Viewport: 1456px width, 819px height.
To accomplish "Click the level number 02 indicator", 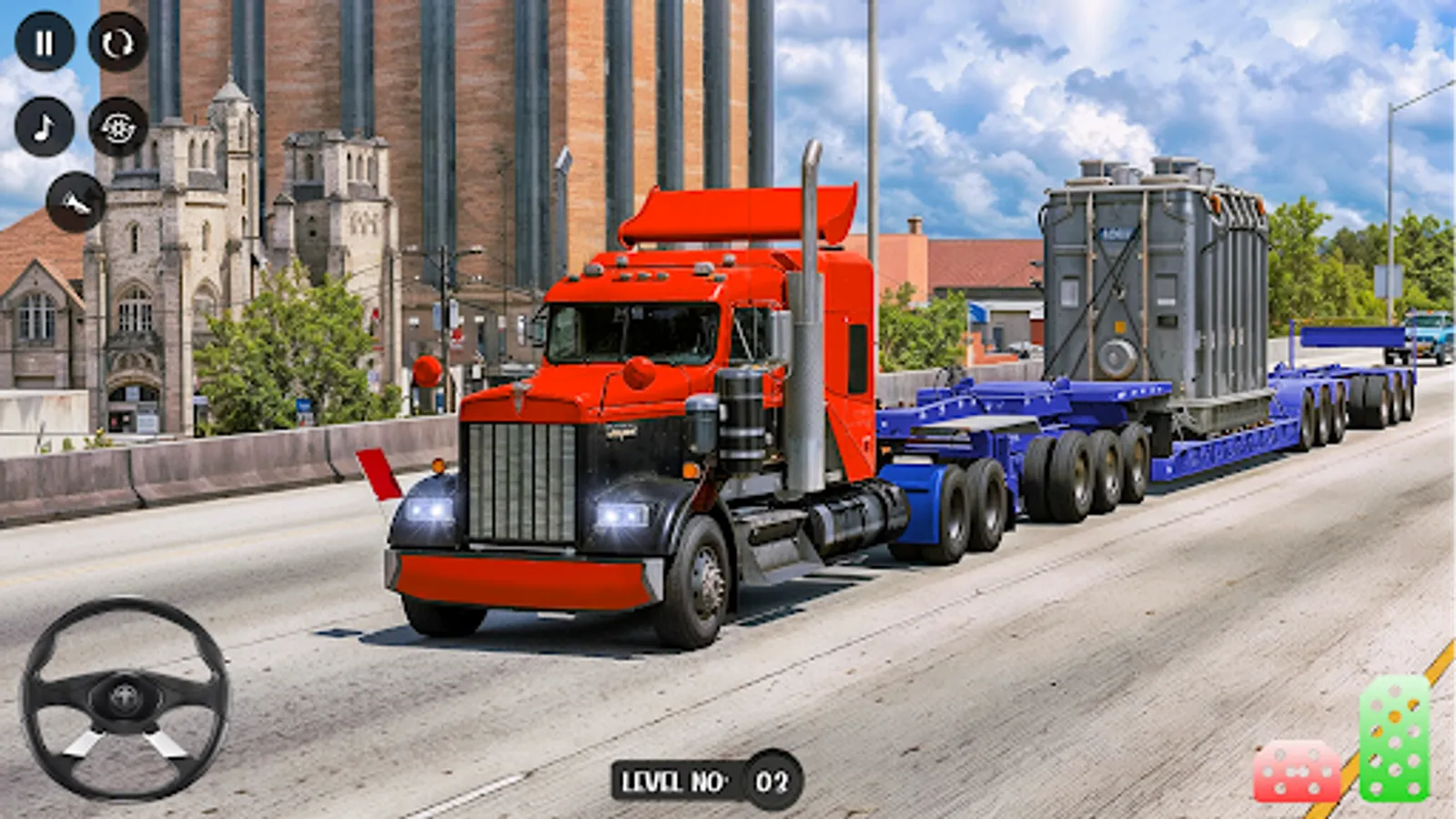I will click(x=769, y=778).
